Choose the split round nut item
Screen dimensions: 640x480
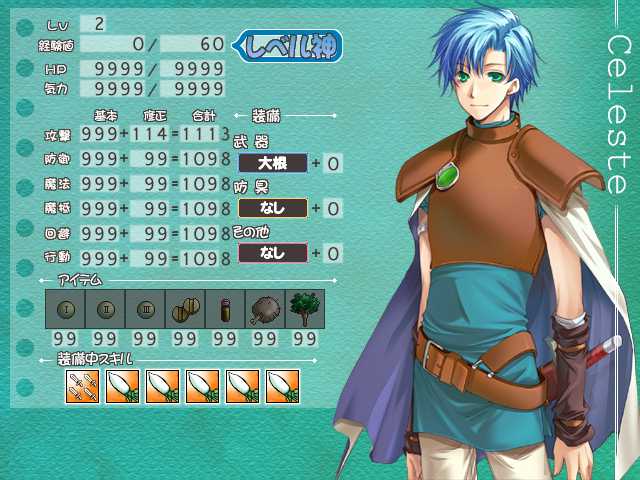coord(185,307)
